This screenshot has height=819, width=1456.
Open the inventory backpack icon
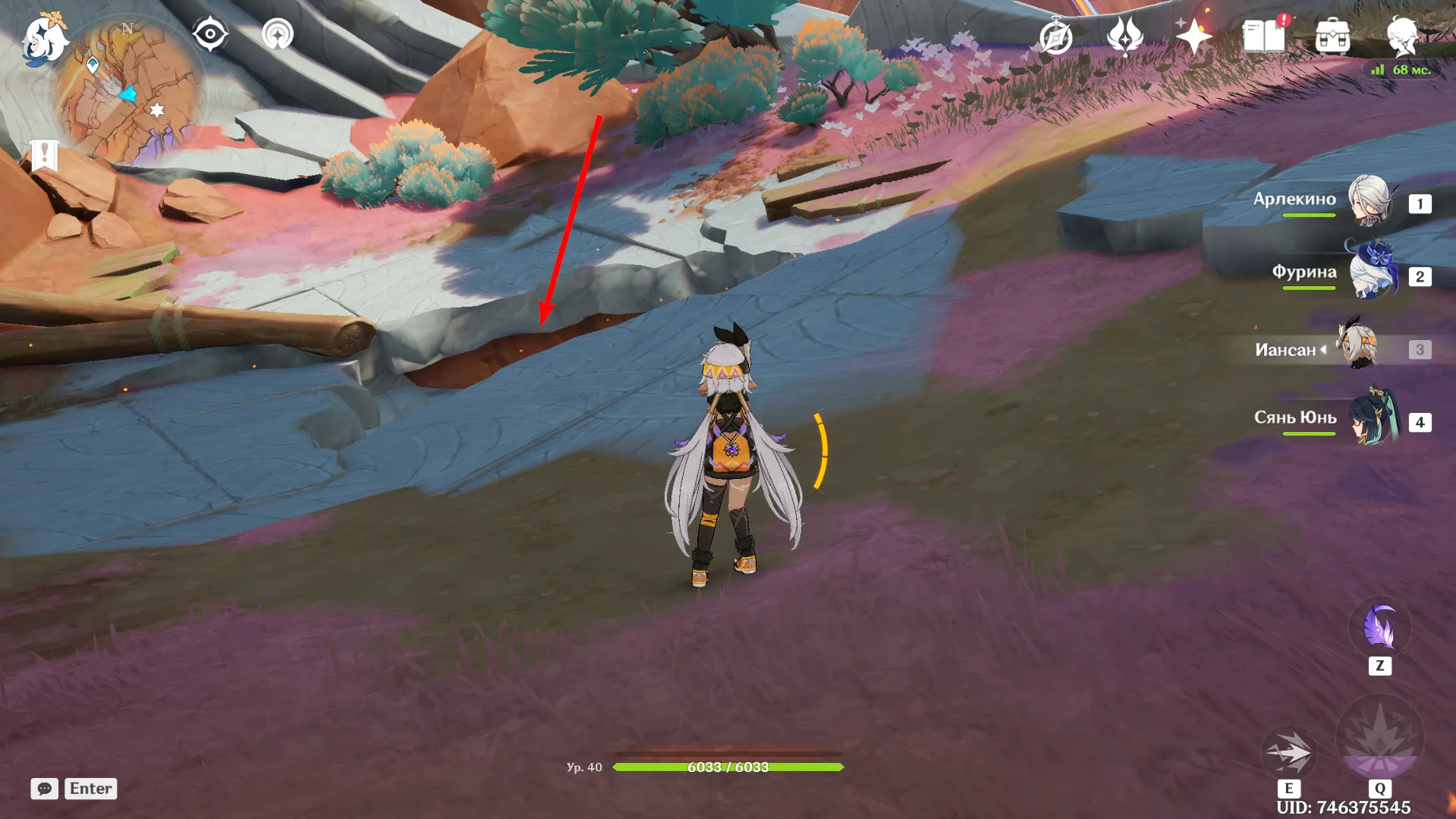(x=1332, y=36)
